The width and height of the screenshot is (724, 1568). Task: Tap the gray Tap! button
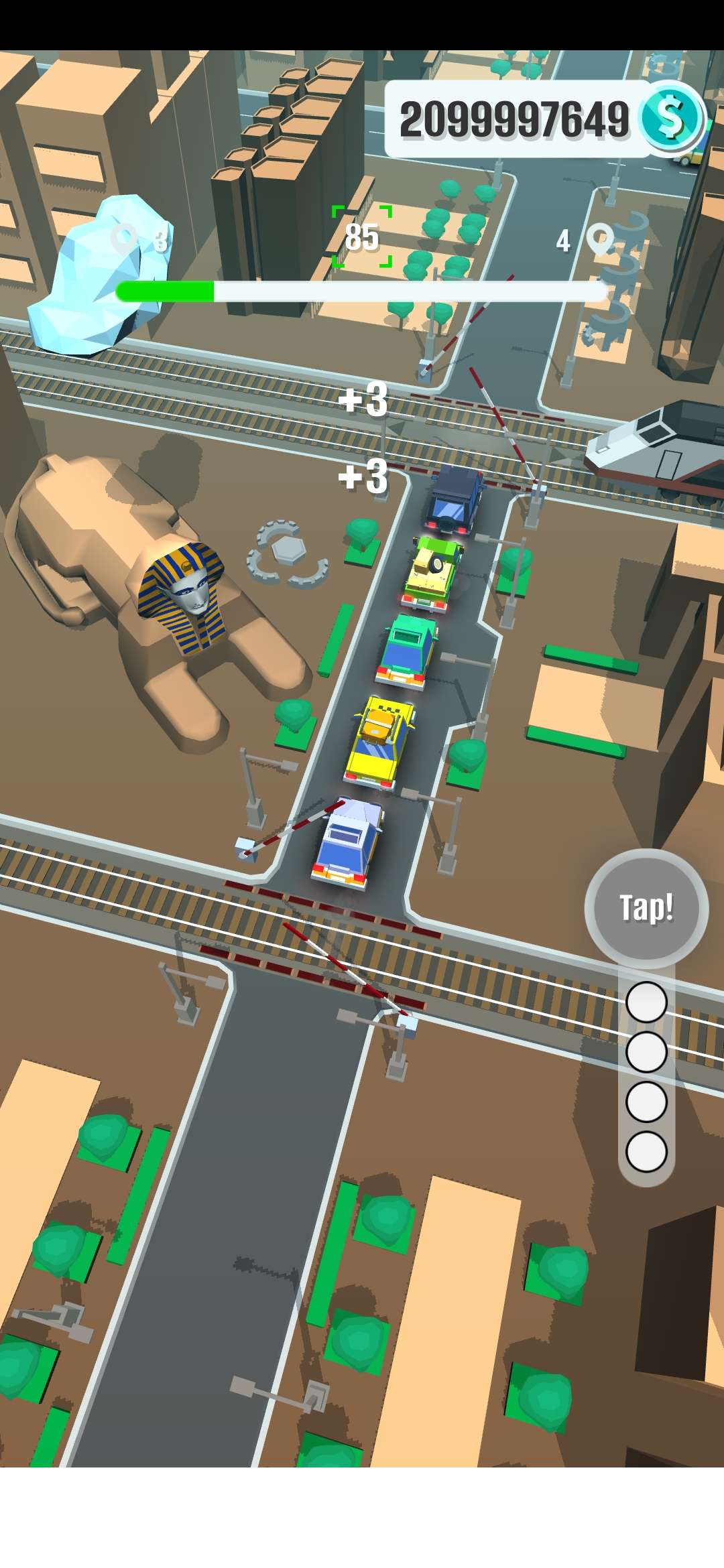[x=646, y=908]
